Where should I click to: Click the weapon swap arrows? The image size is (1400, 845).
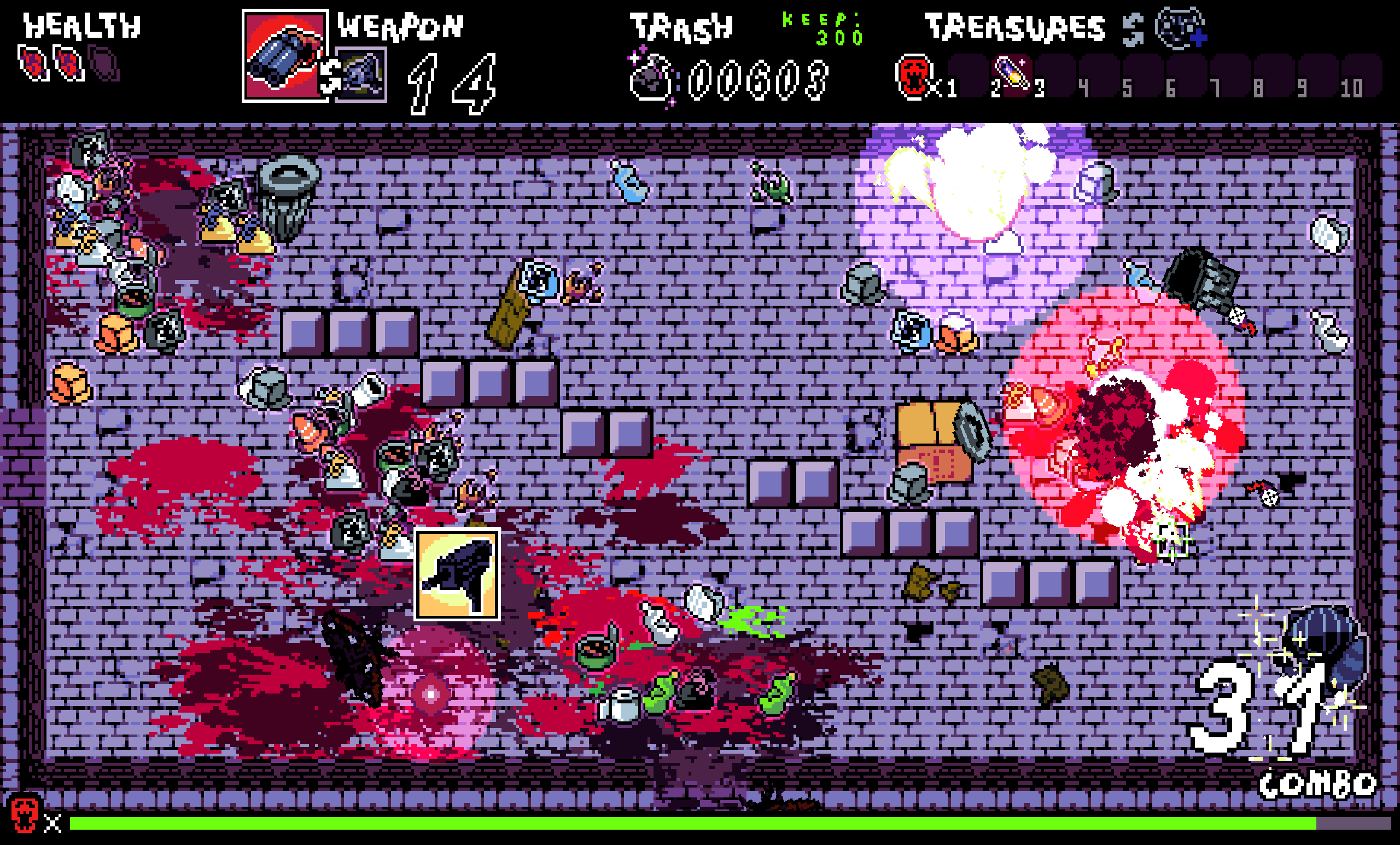click(x=329, y=76)
